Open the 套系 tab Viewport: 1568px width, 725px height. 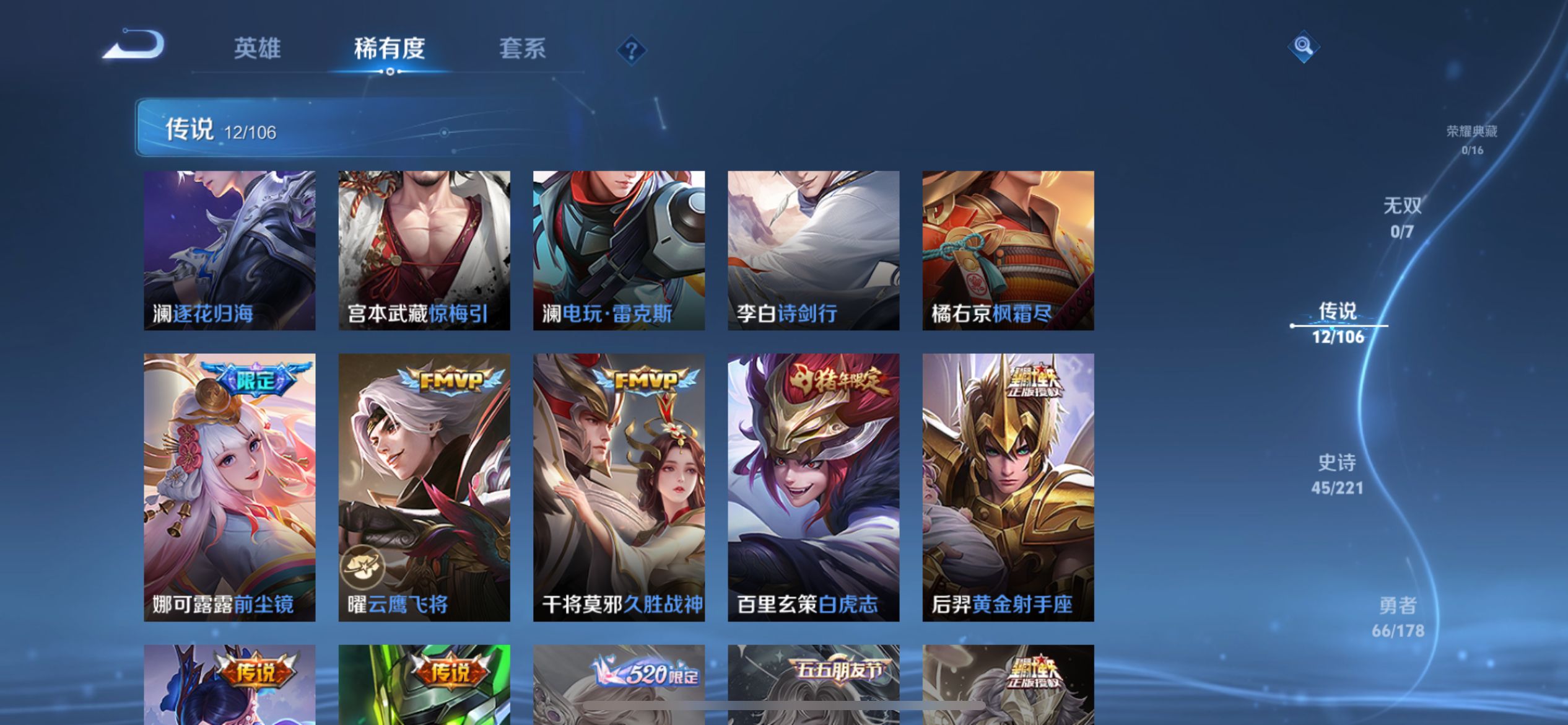click(522, 50)
